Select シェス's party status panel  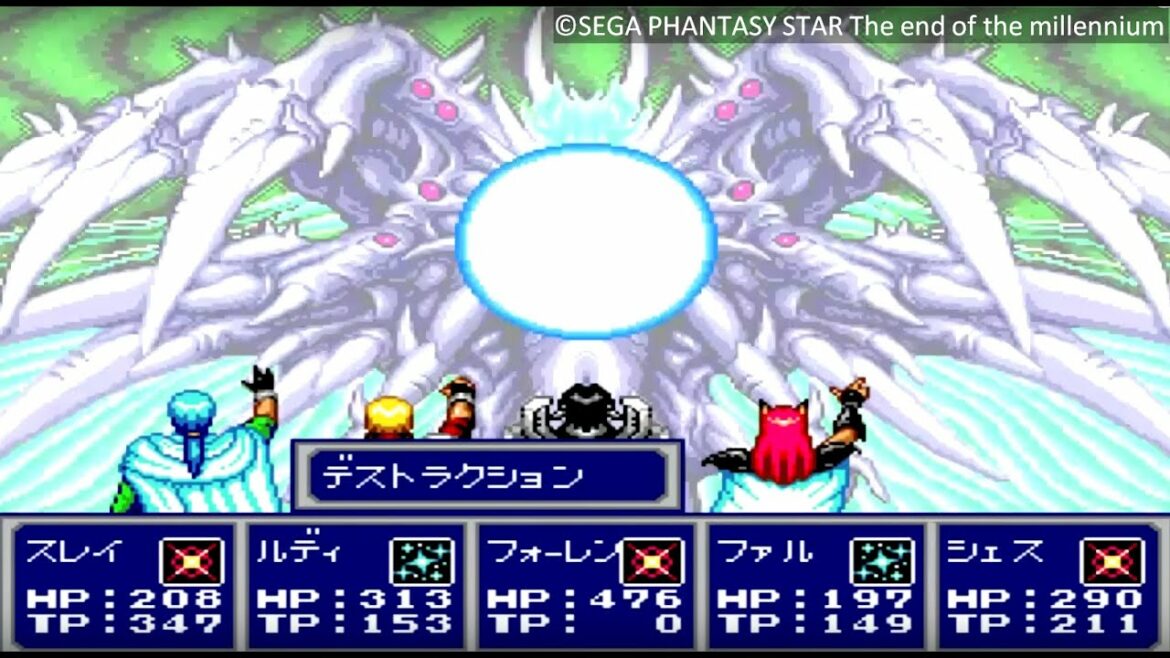pos(1045,586)
